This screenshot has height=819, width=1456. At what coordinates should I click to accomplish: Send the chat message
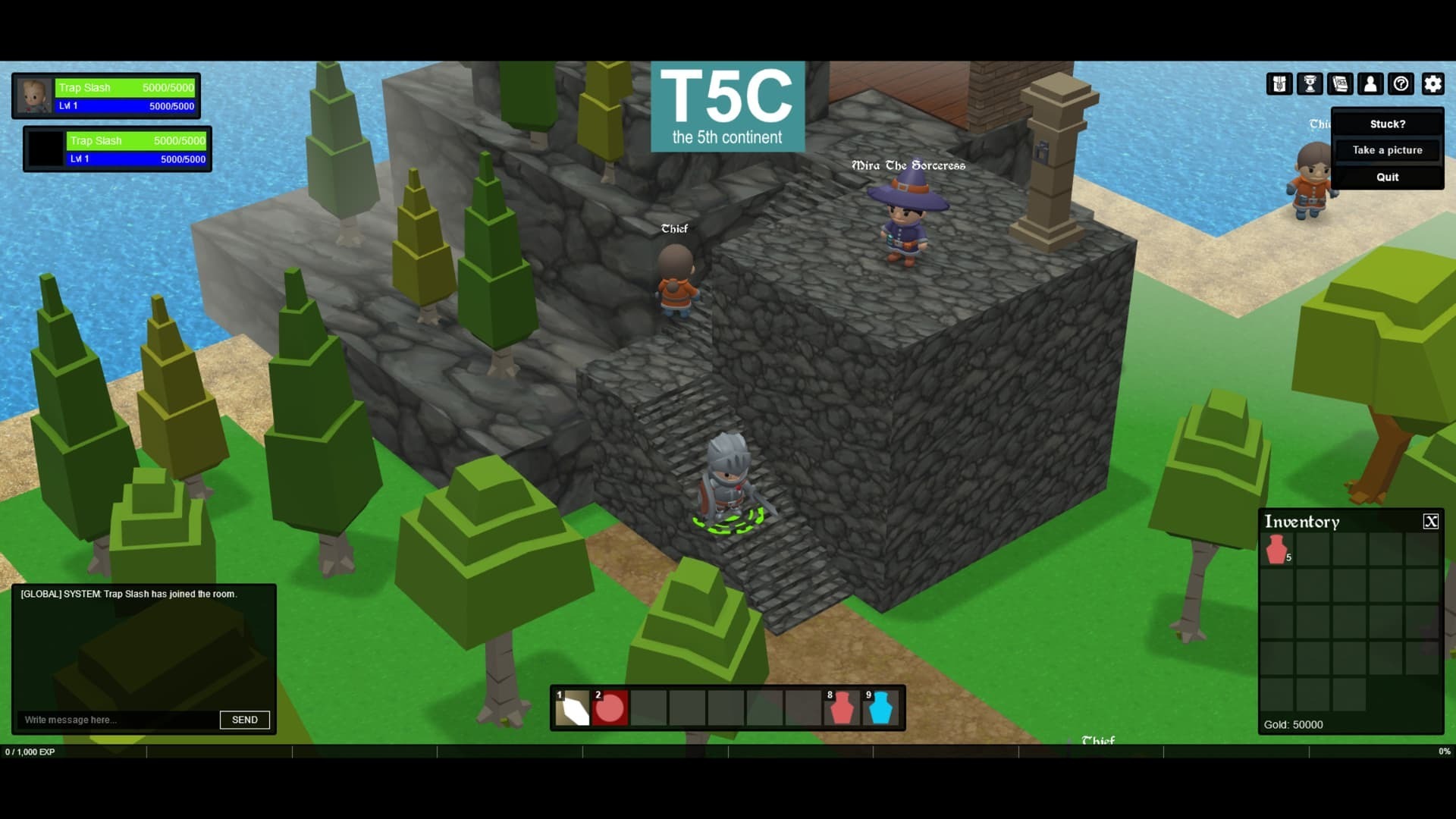coord(244,720)
